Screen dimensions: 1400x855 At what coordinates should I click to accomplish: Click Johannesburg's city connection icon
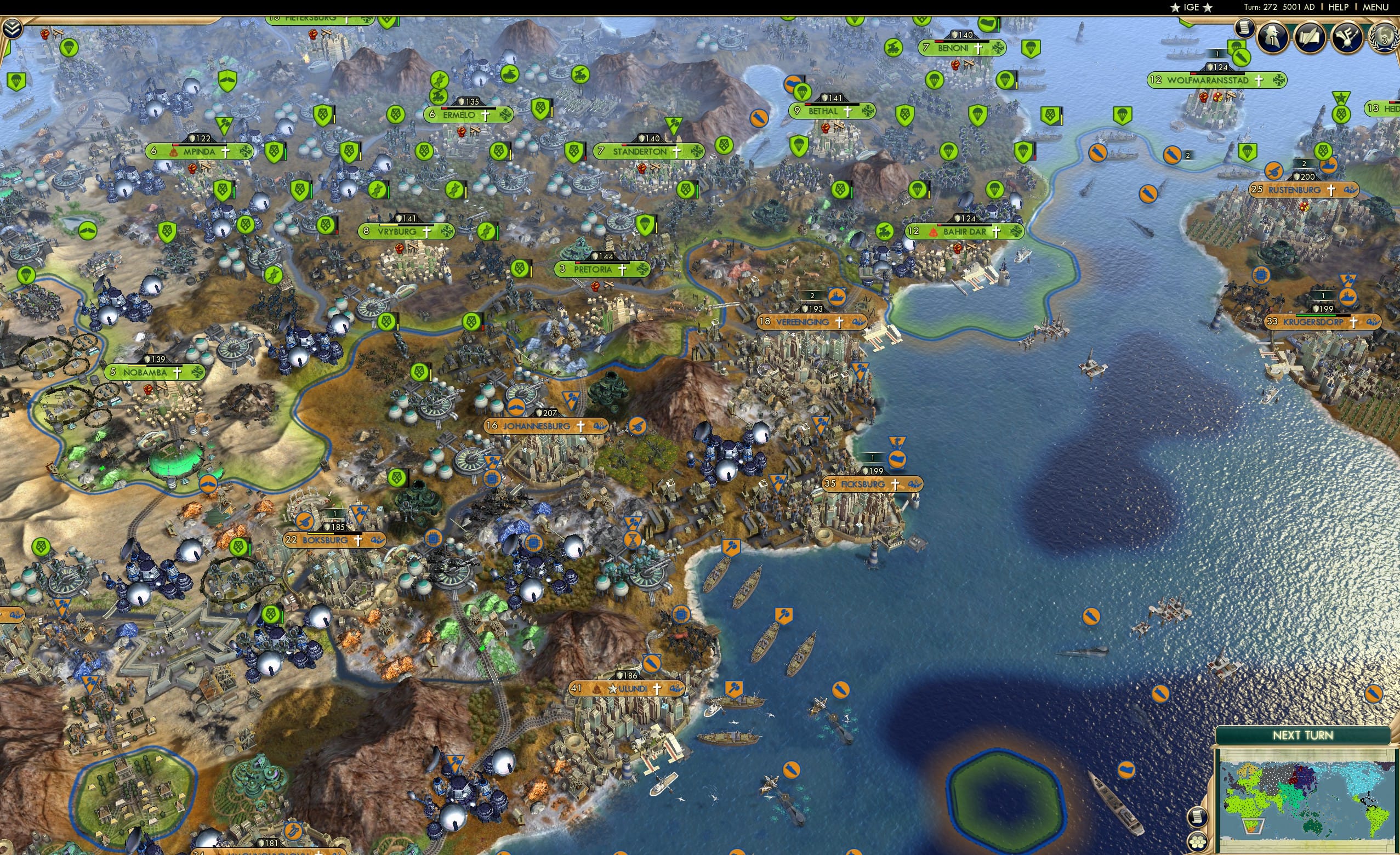[602, 427]
